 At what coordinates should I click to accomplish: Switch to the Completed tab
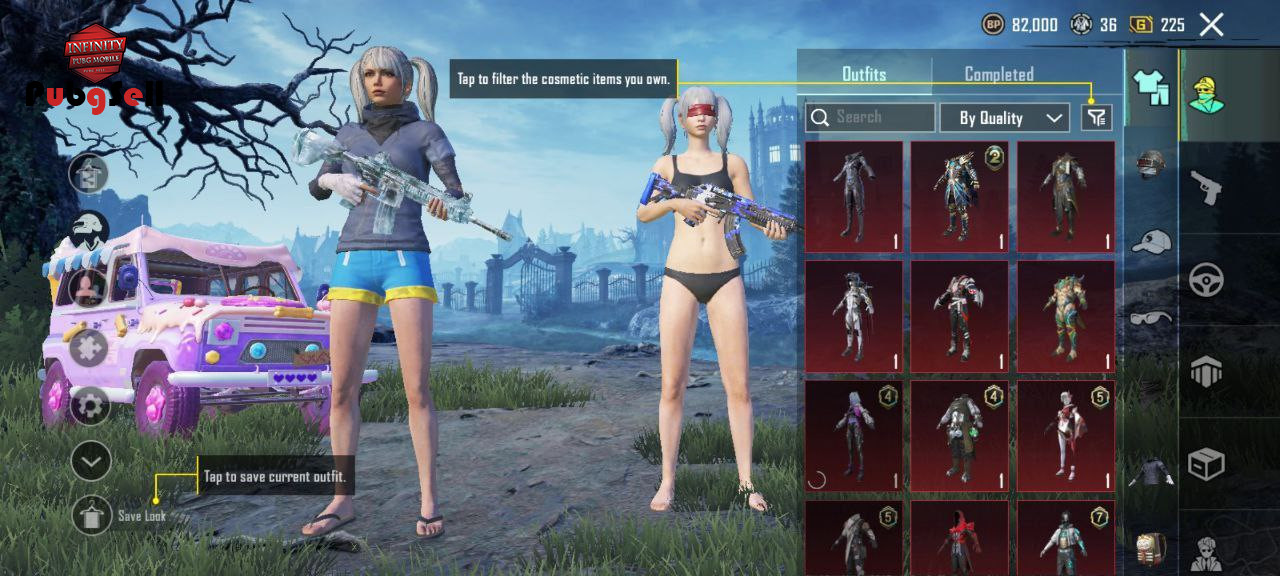tap(998, 74)
